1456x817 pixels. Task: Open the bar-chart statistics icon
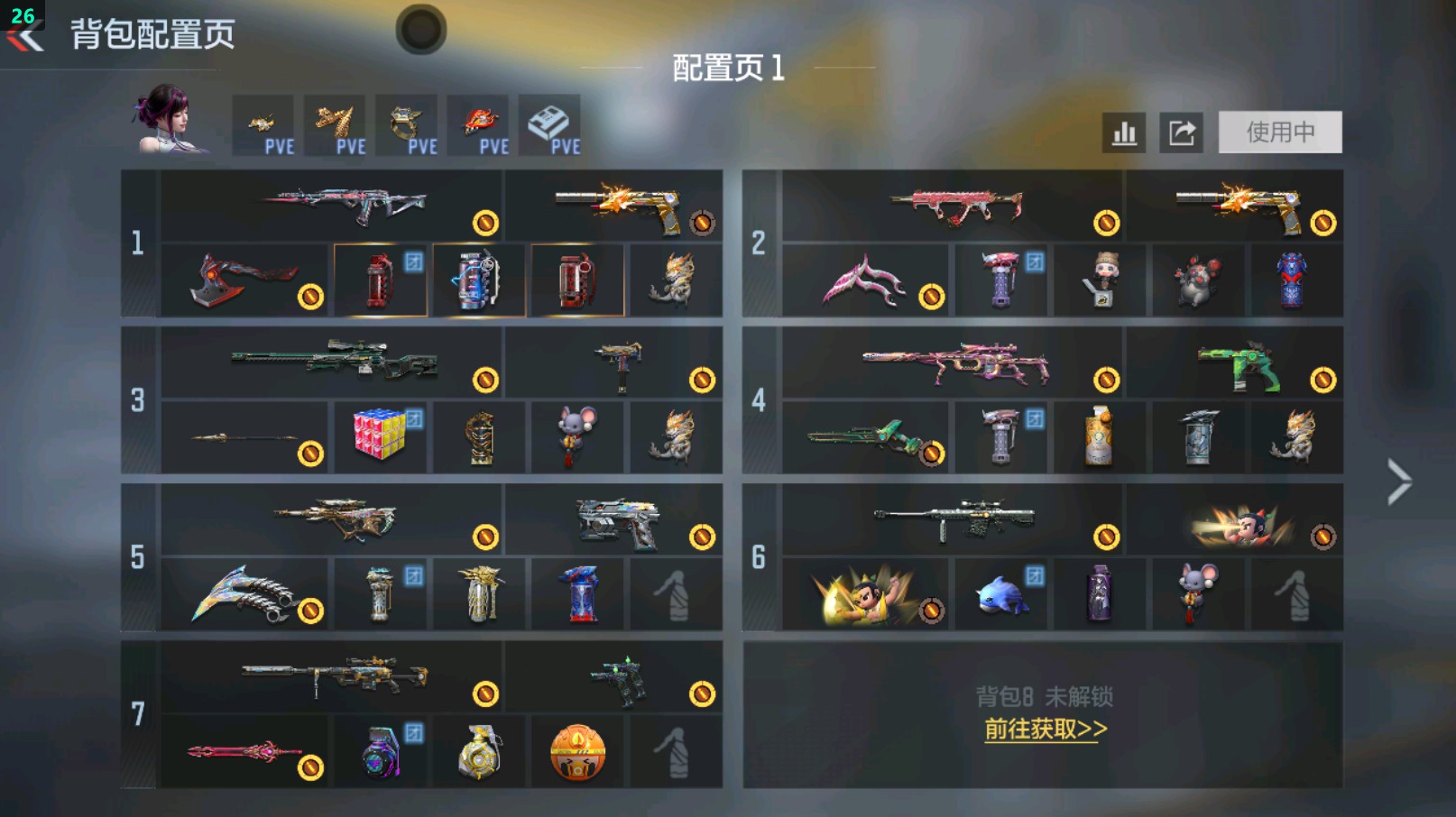pyautogui.click(x=1123, y=132)
